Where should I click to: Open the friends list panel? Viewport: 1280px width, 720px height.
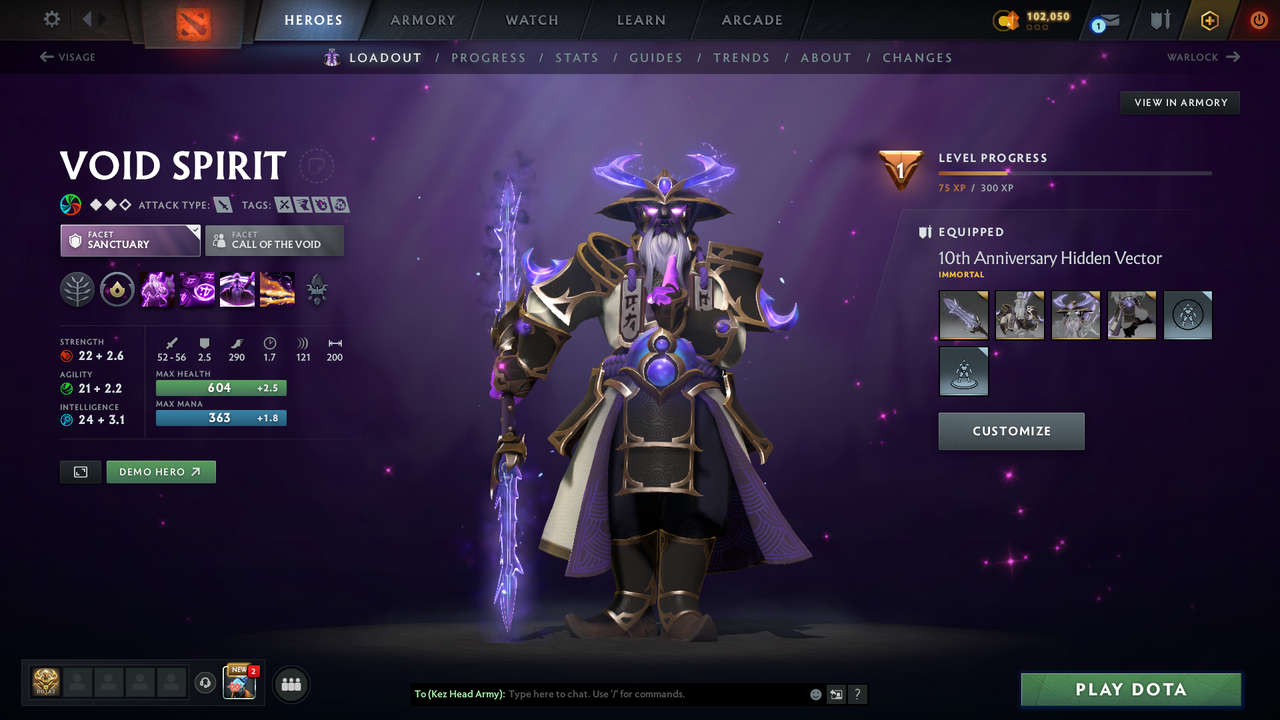click(290, 684)
